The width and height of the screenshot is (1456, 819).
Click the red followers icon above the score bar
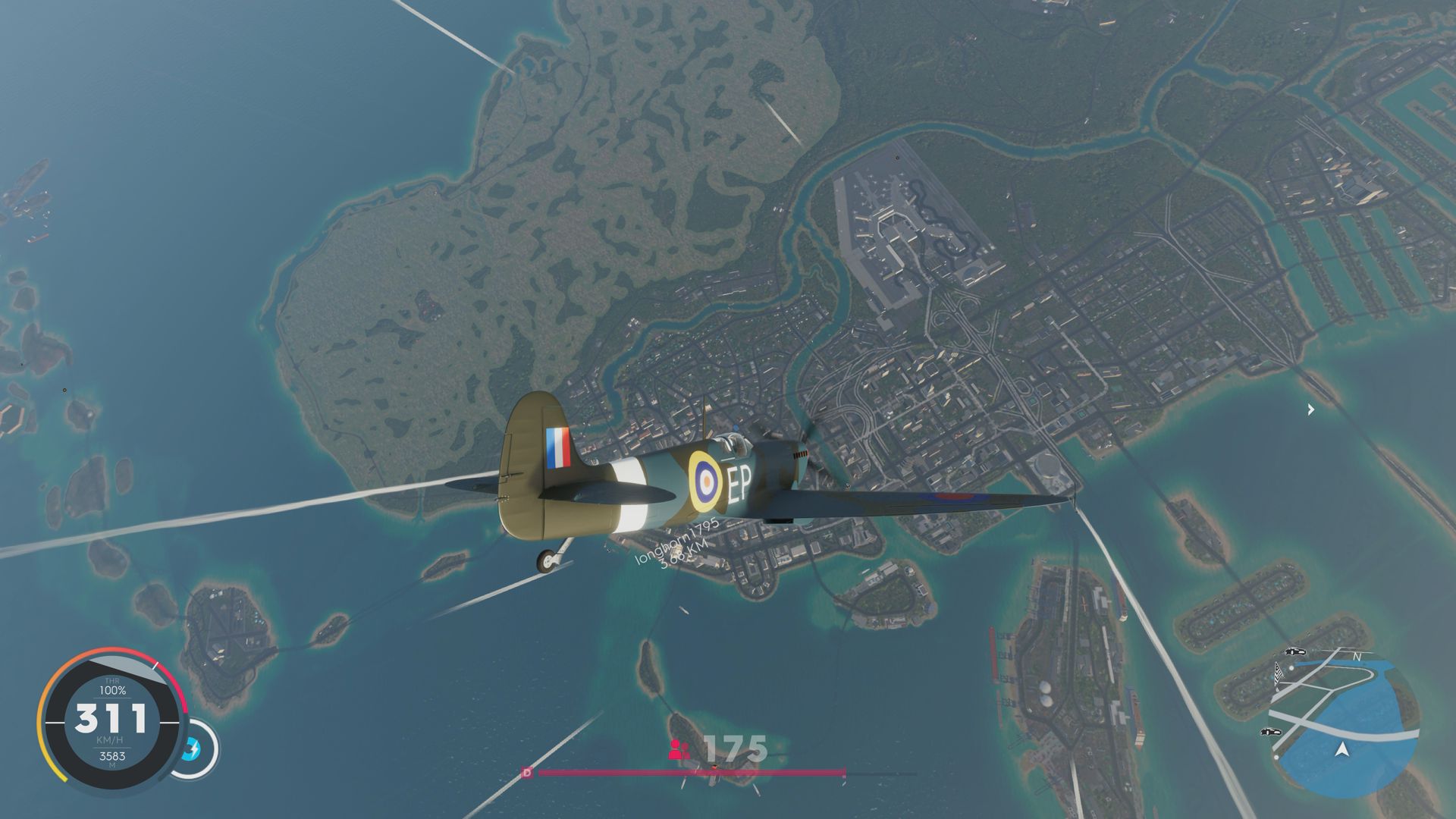677,751
